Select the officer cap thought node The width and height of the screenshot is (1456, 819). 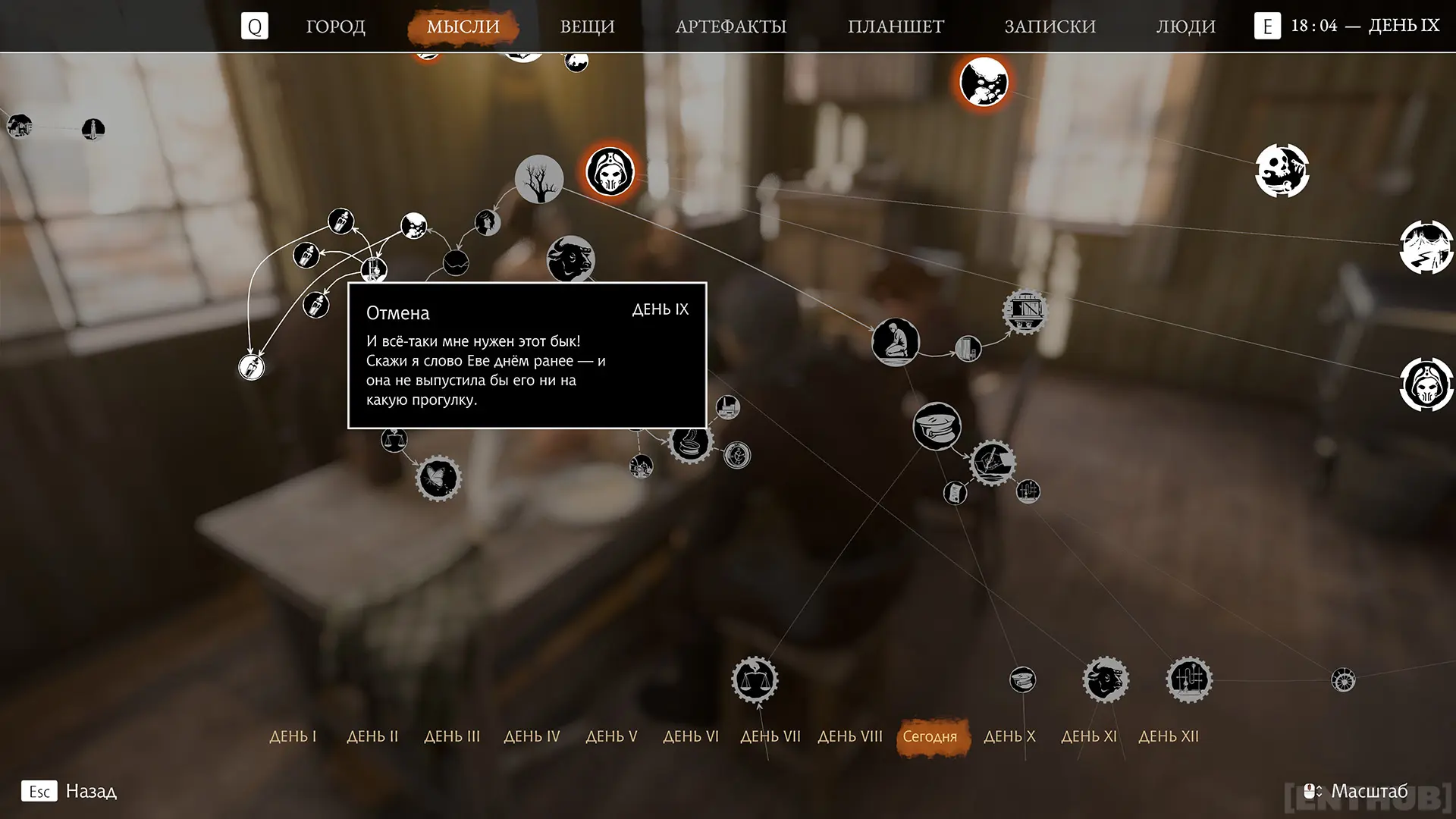coord(937,426)
